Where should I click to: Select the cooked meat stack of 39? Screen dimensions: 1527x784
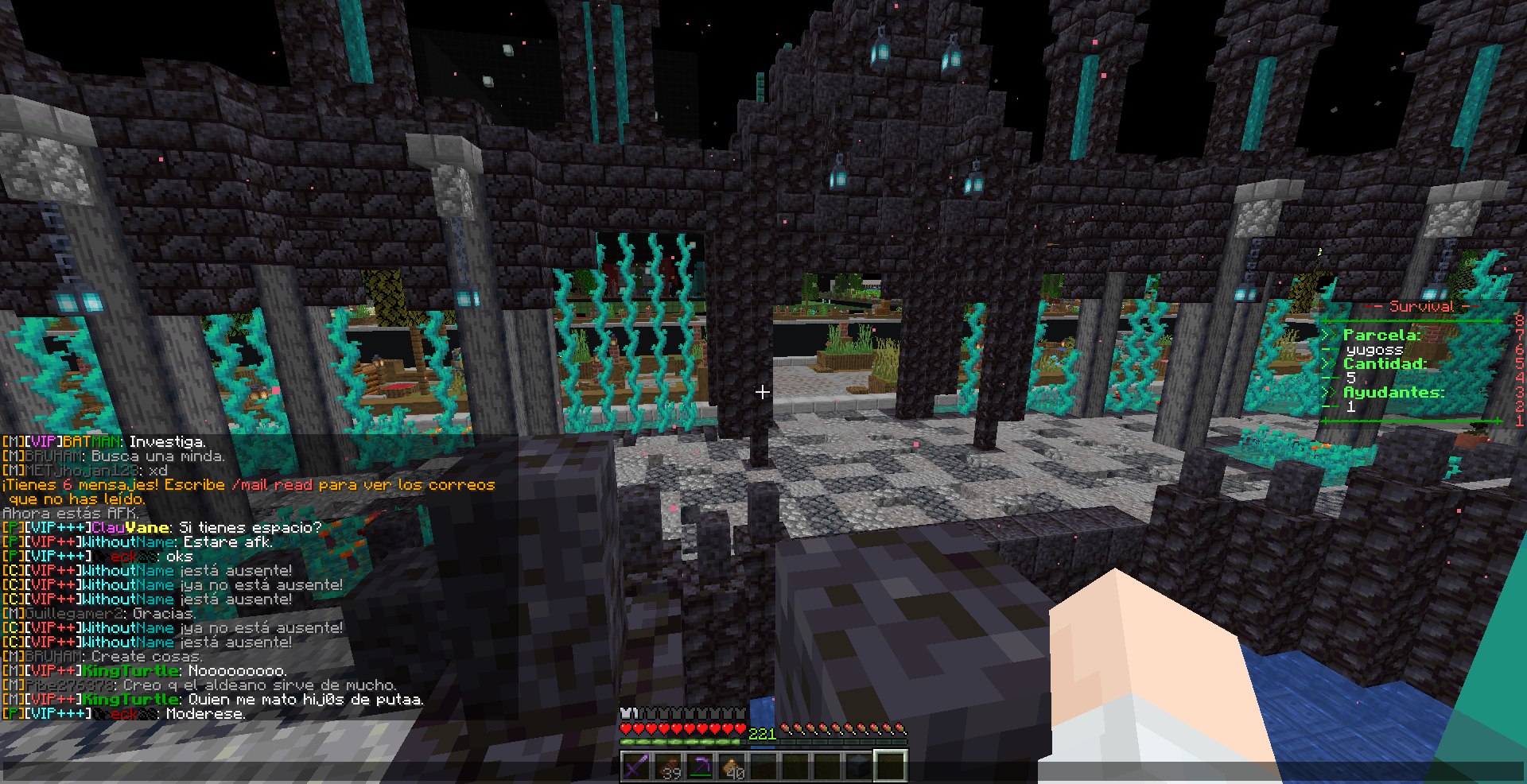coord(667,767)
